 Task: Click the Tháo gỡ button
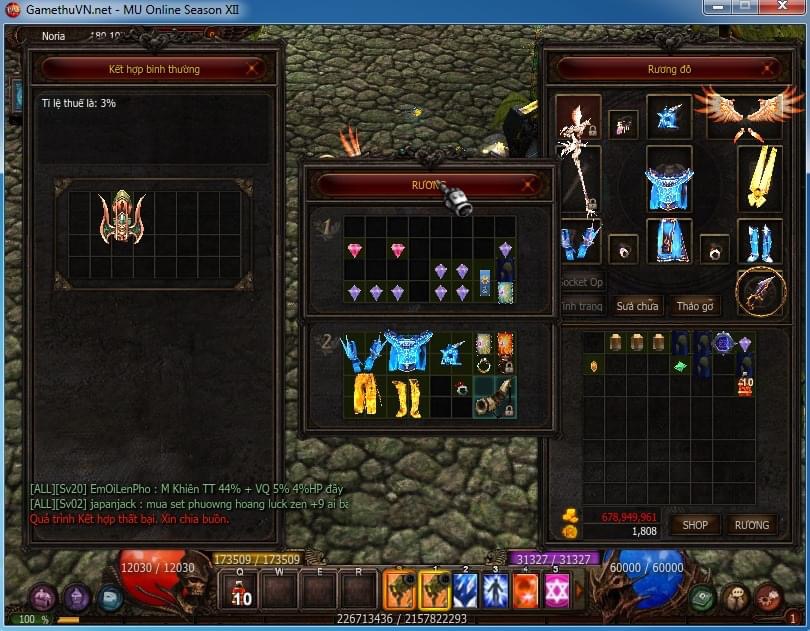[694, 306]
